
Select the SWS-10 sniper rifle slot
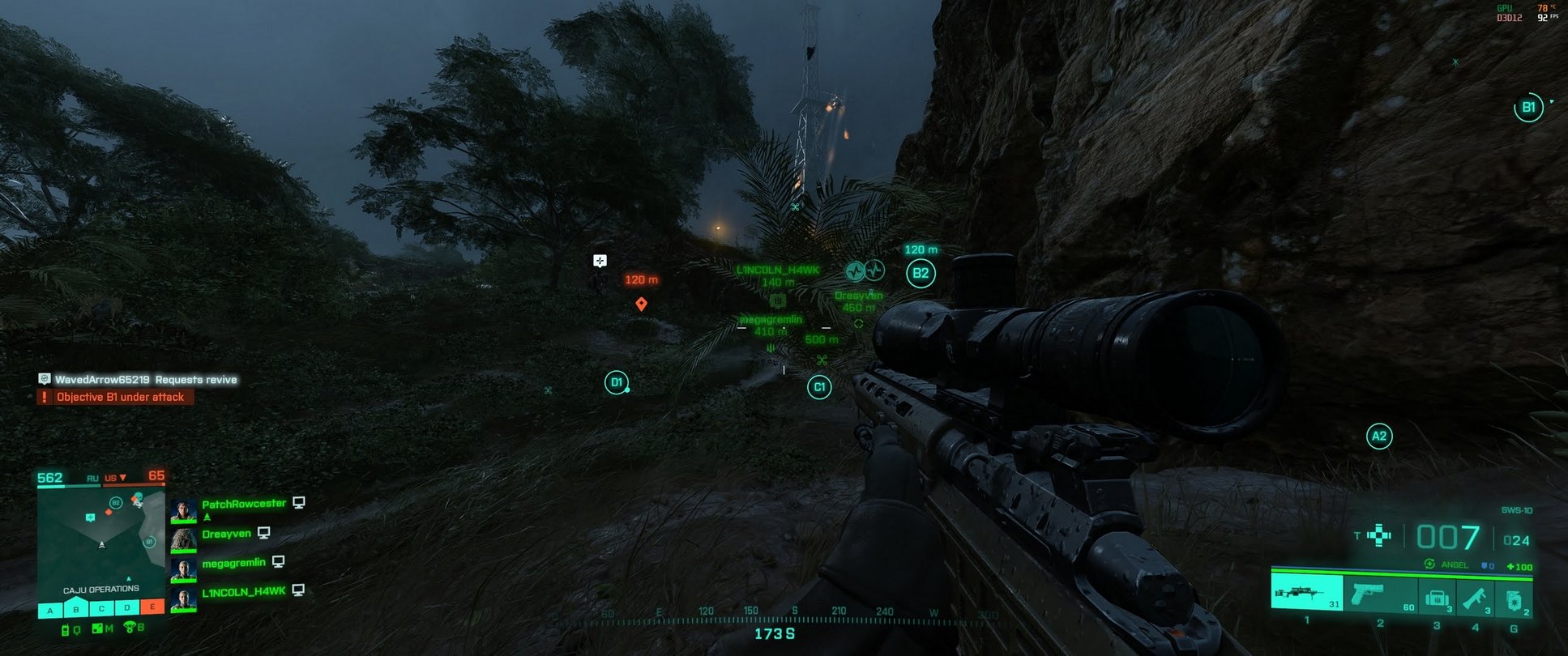(1305, 593)
